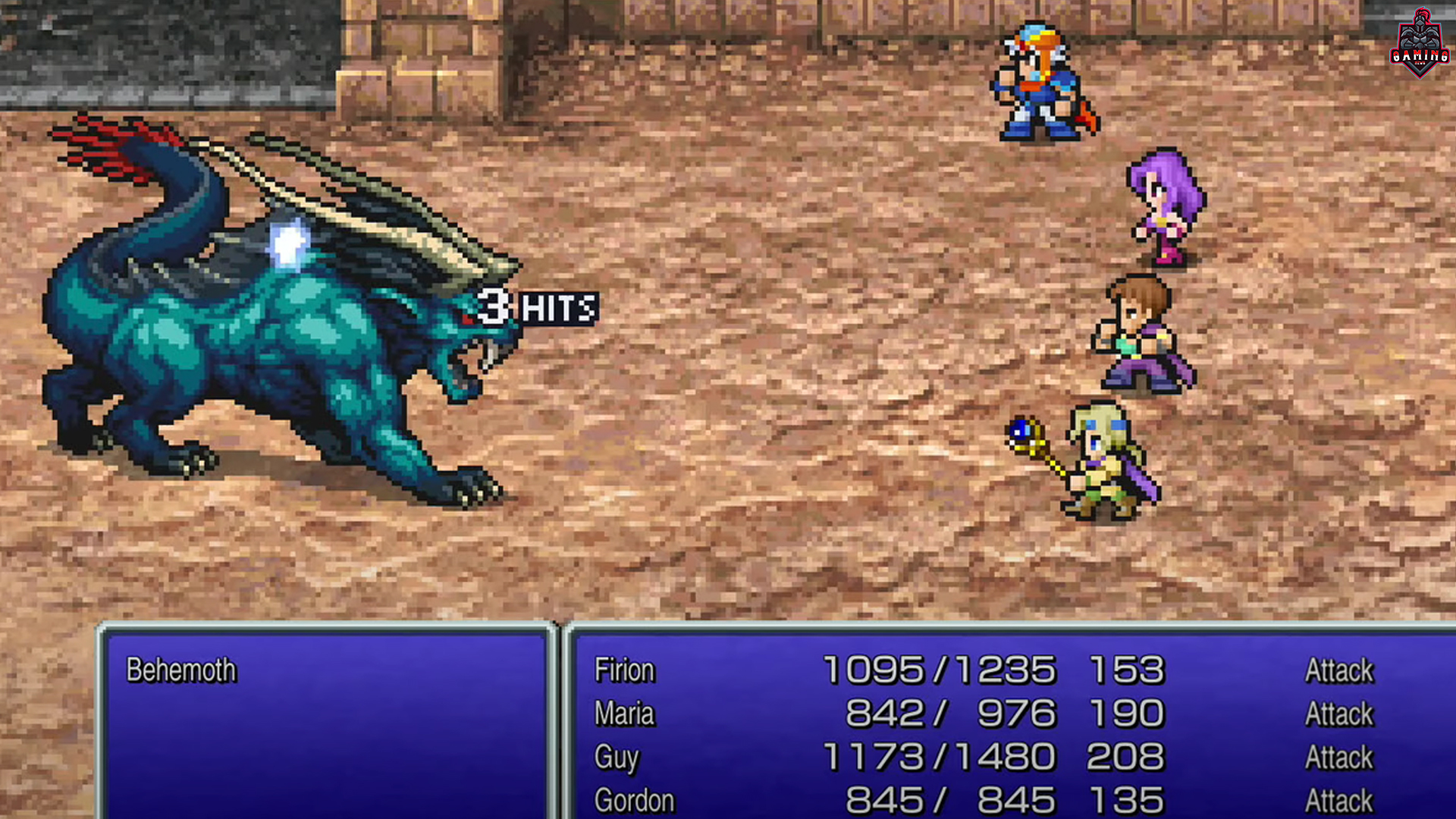Pick Guy from the party status window

(x=617, y=757)
